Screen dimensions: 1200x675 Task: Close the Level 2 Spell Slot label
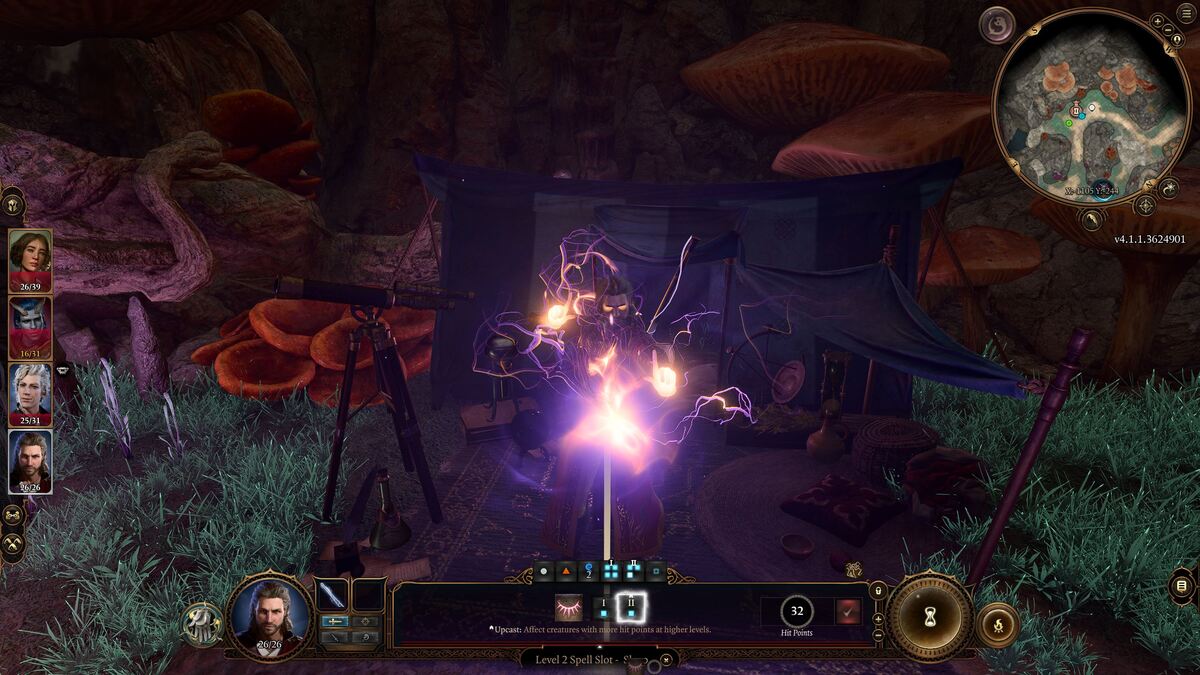[x=667, y=659]
